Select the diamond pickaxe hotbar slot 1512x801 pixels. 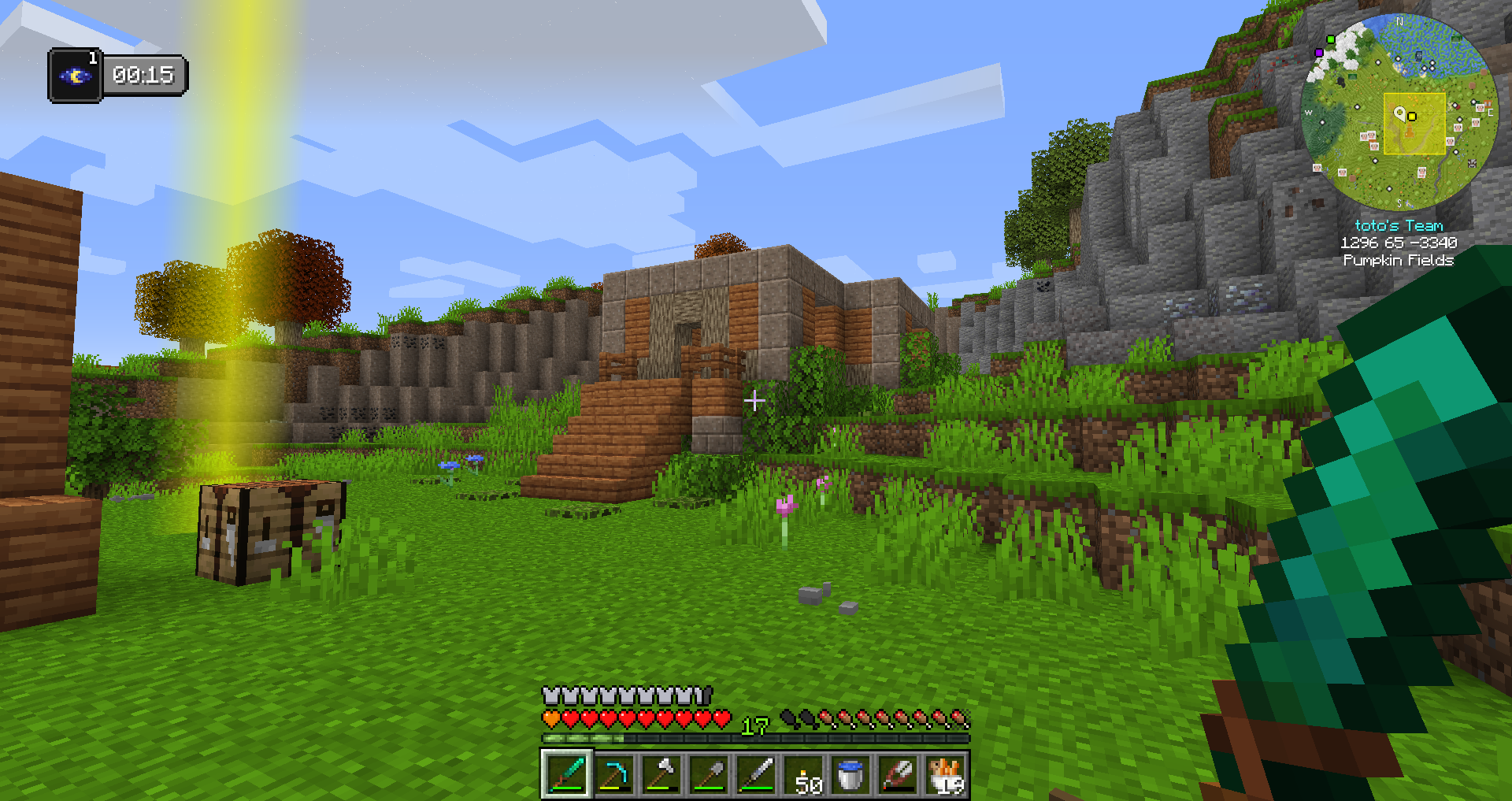pyautogui.click(x=614, y=775)
